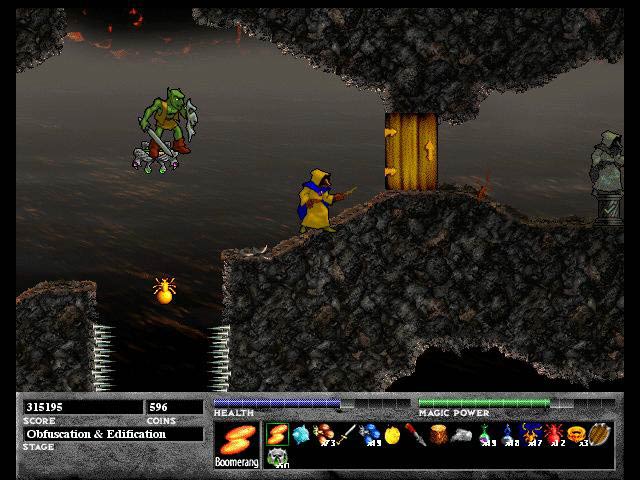This screenshot has height=480, width=640.
Task: Select the tree stump item
Action: pos(437,436)
